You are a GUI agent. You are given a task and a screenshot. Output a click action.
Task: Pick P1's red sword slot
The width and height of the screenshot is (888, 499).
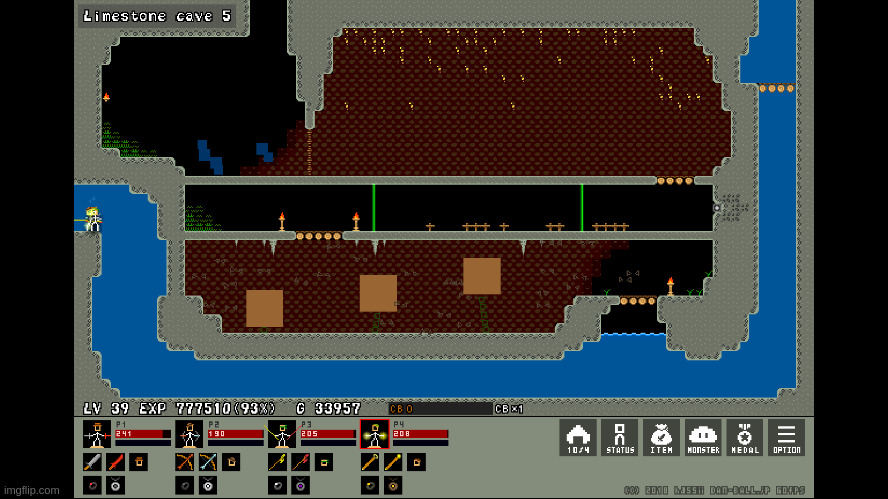click(x=115, y=462)
